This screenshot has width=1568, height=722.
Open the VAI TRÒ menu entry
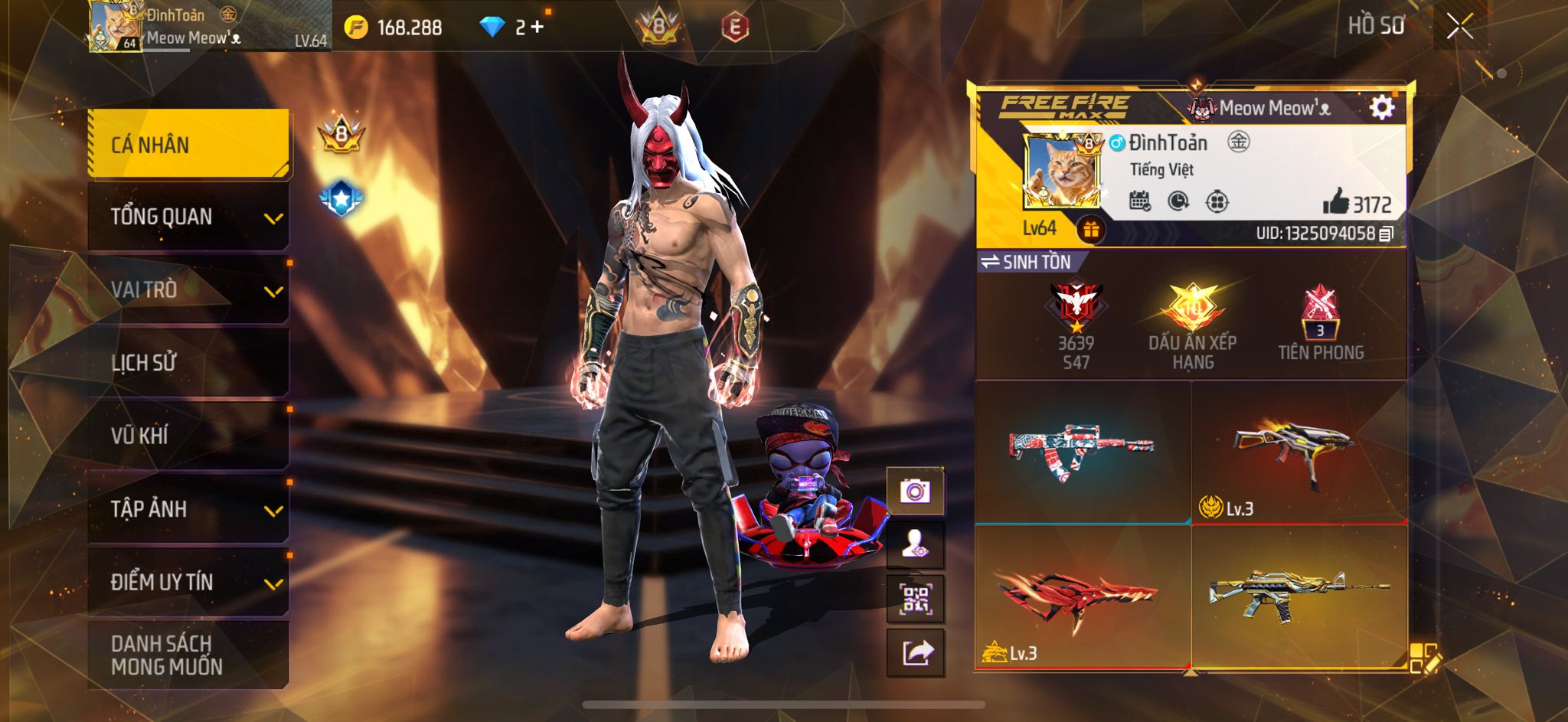click(x=188, y=289)
